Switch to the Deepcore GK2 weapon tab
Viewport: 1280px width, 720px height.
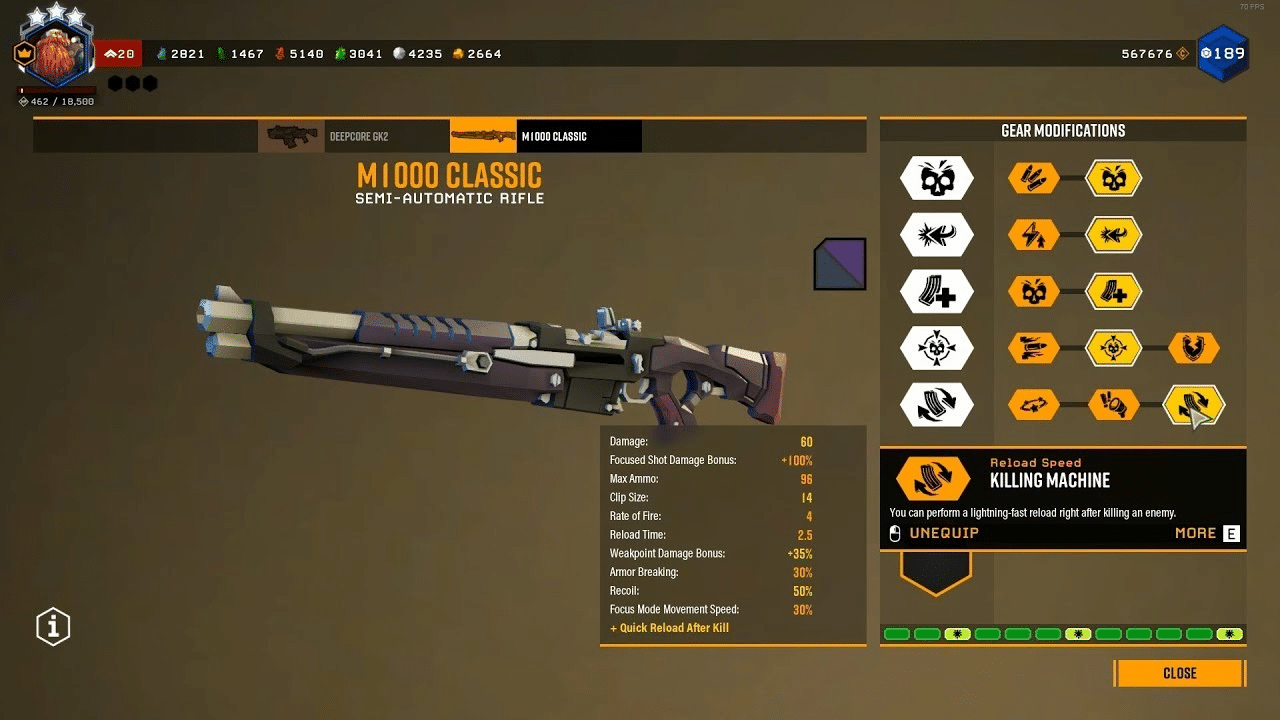click(x=353, y=136)
